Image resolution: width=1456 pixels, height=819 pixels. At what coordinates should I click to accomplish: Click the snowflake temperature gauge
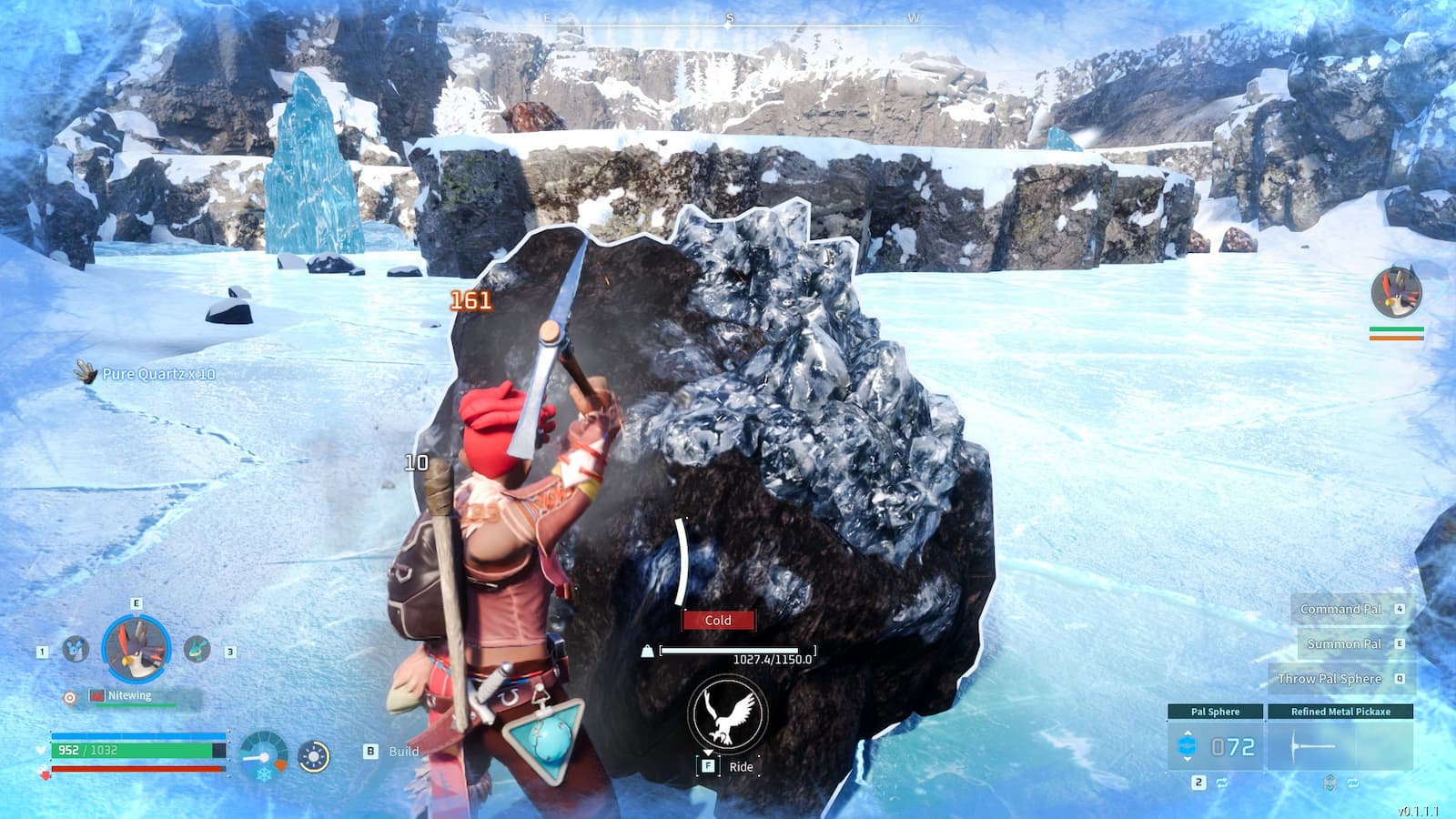(x=263, y=757)
